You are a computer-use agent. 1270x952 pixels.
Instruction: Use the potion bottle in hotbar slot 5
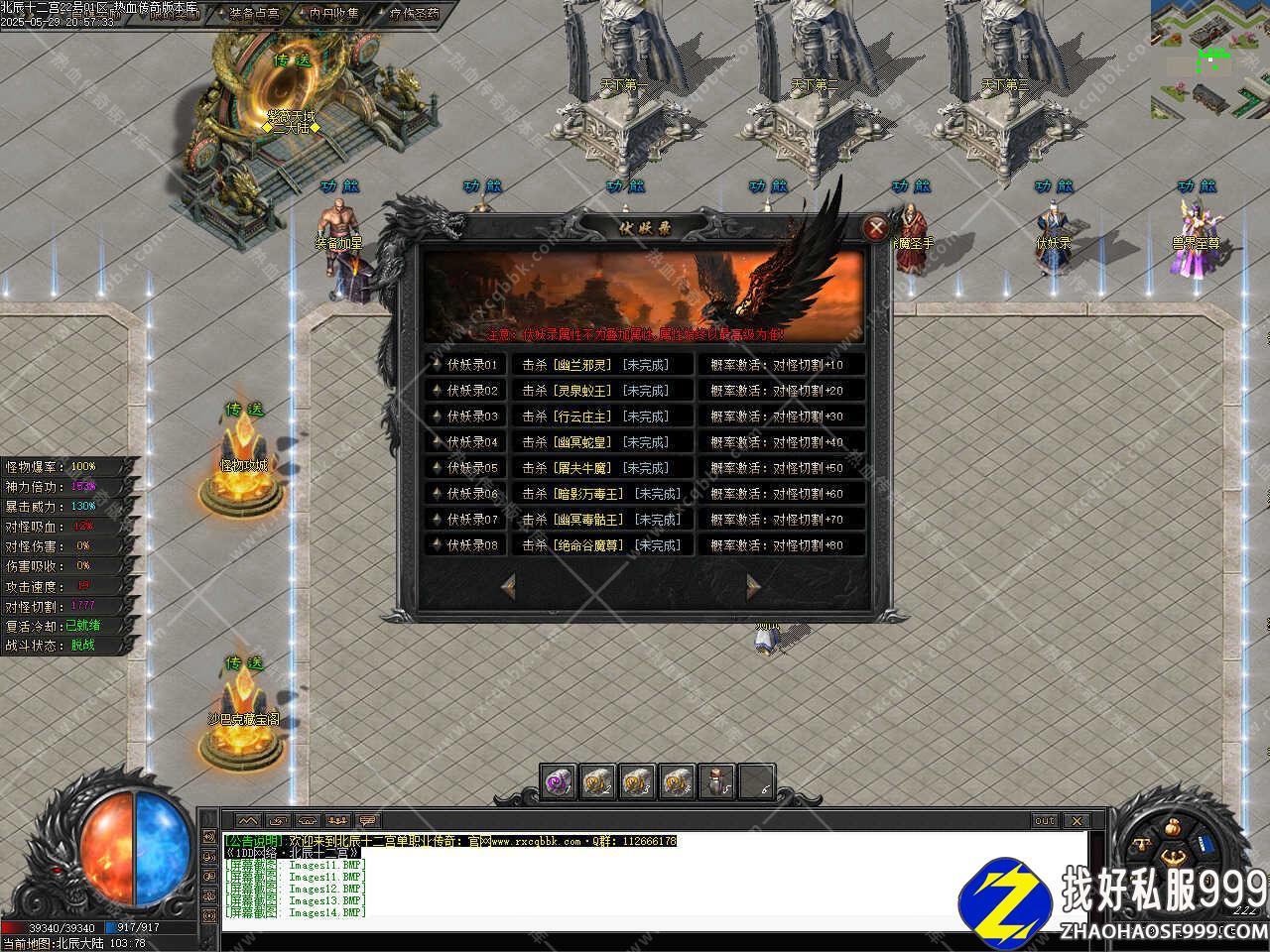click(x=716, y=781)
